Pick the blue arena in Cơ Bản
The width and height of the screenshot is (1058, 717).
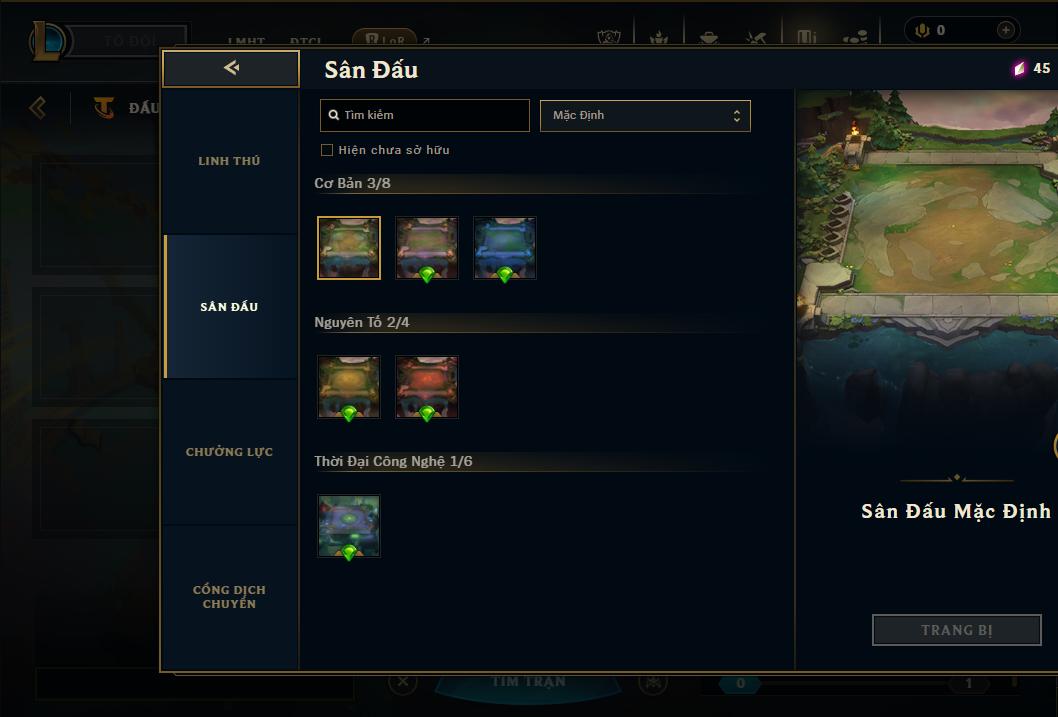tap(505, 247)
